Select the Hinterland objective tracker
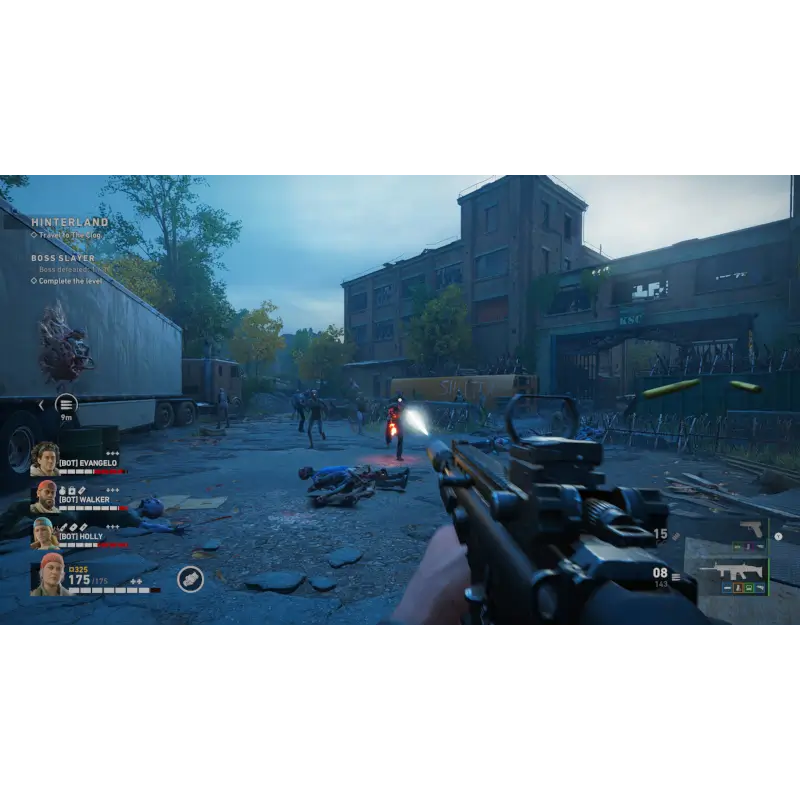This screenshot has height=800, width=800. click(70, 222)
